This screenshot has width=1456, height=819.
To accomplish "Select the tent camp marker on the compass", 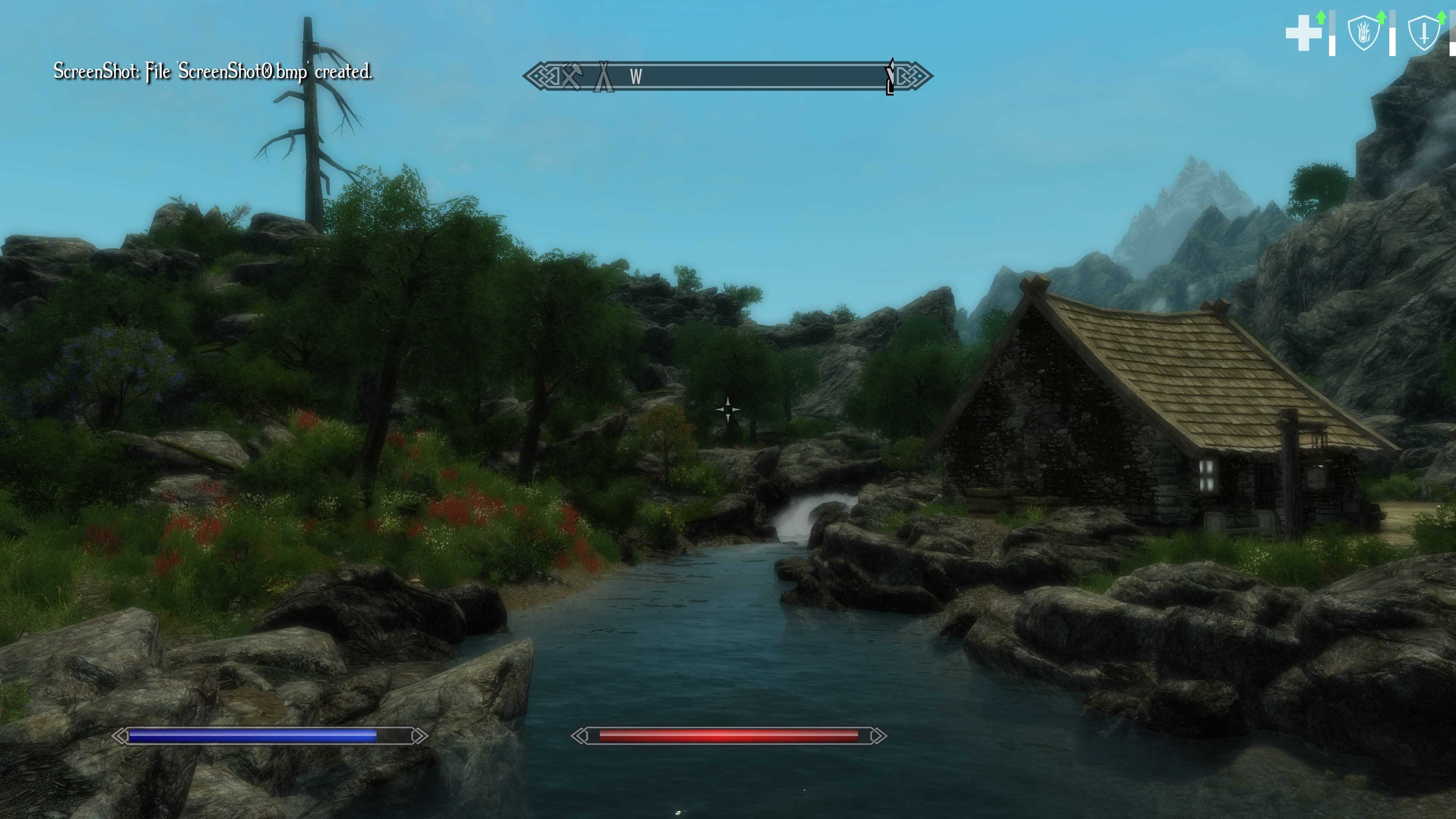I will [x=603, y=76].
